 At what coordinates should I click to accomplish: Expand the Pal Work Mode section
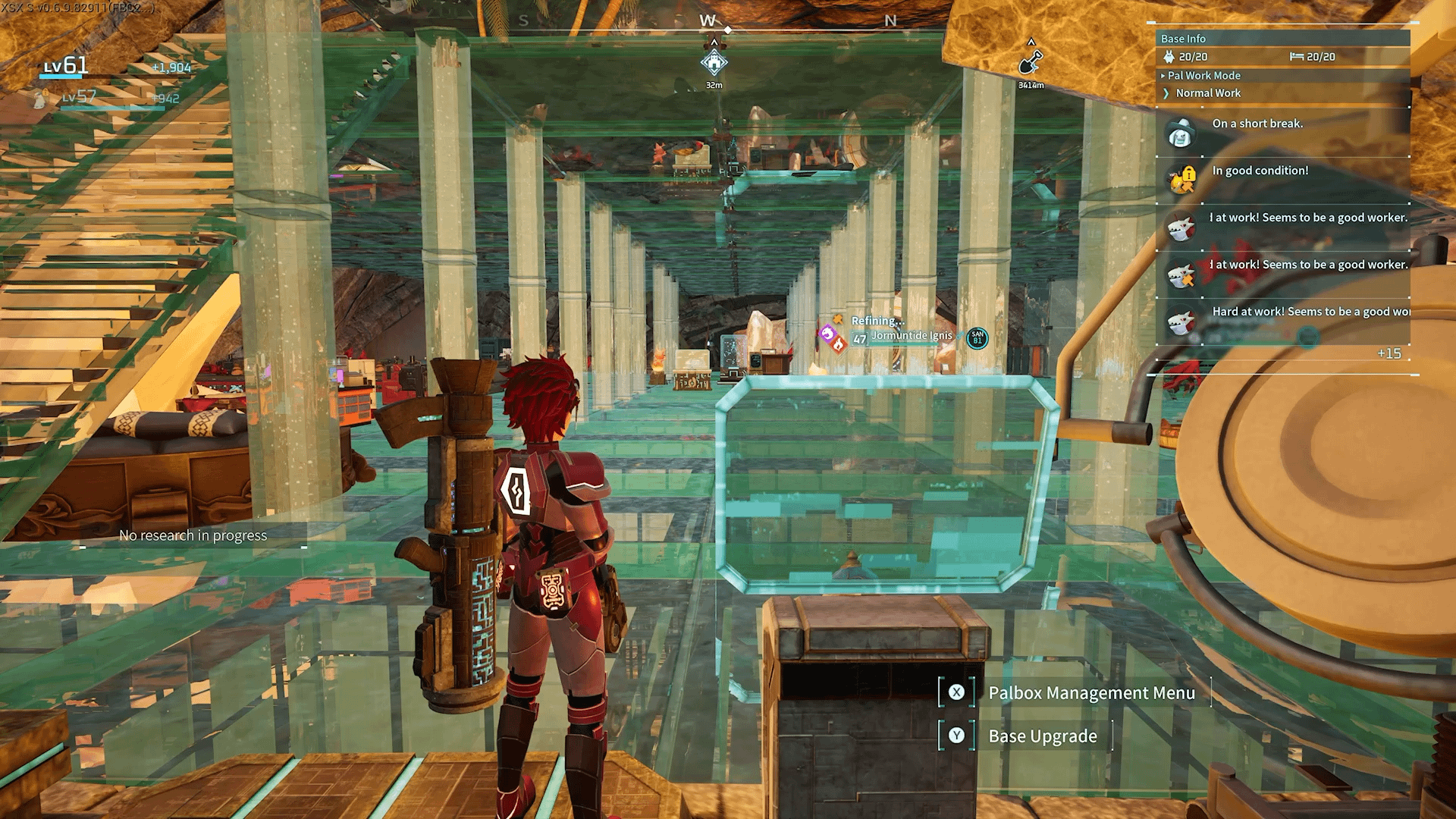pos(1203,76)
